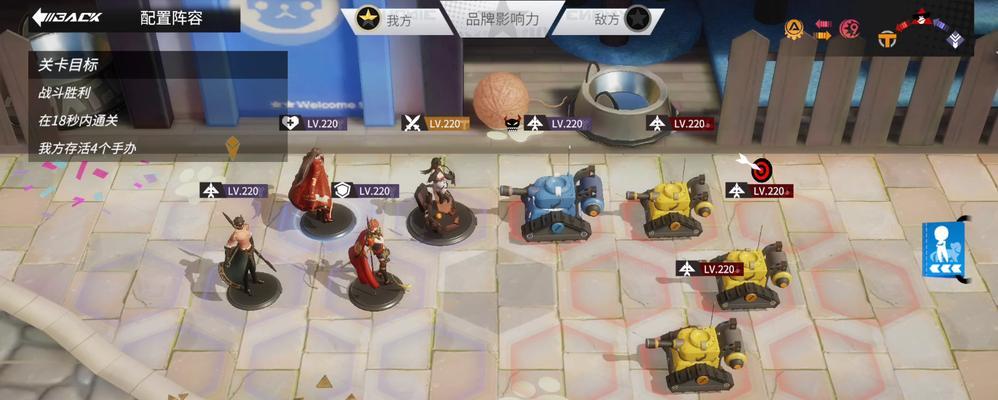This screenshot has width=998, height=400.
Task: Open the 品牌影响力 brand influence panel
Action: [x=505, y=17]
